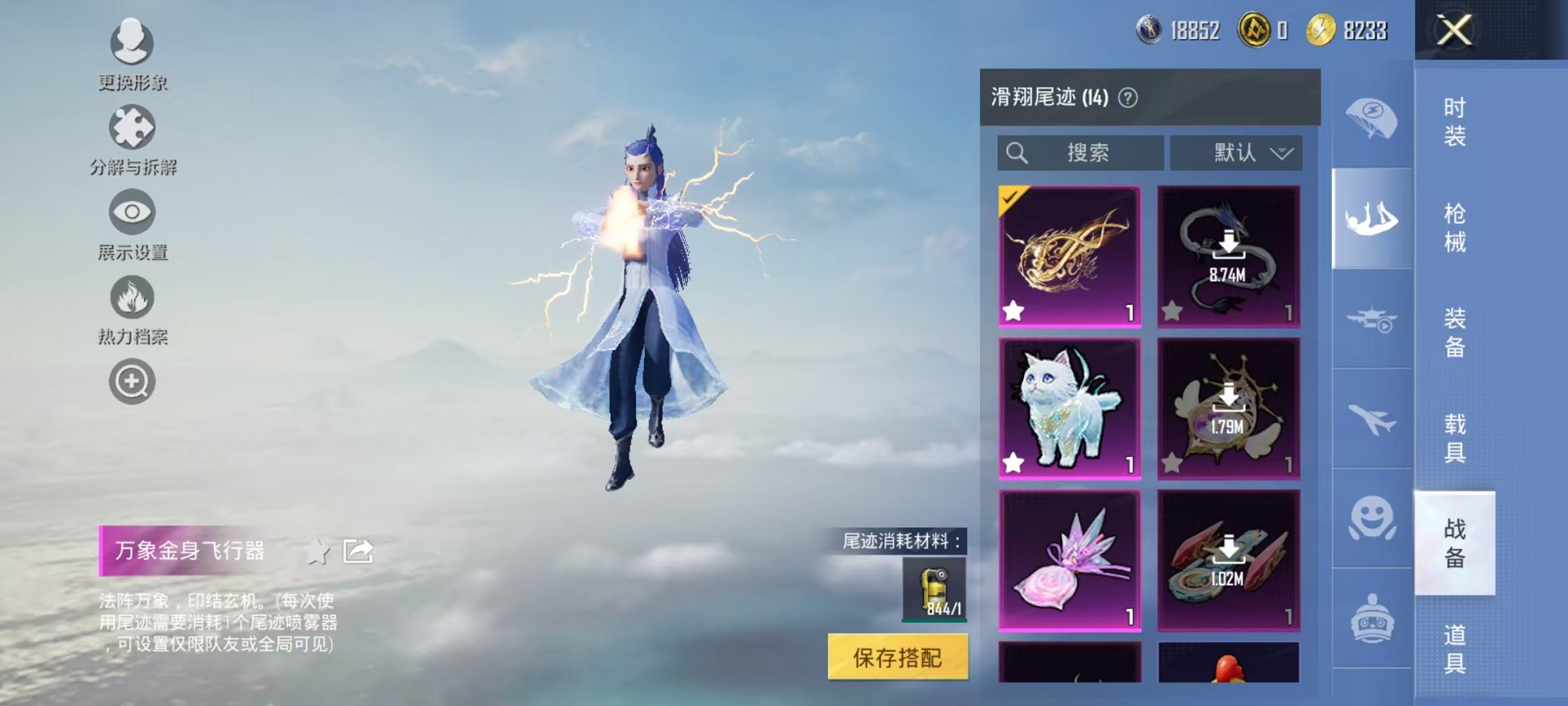
Task: Click the magnifier zoom icon on left sidebar
Action: [131, 380]
